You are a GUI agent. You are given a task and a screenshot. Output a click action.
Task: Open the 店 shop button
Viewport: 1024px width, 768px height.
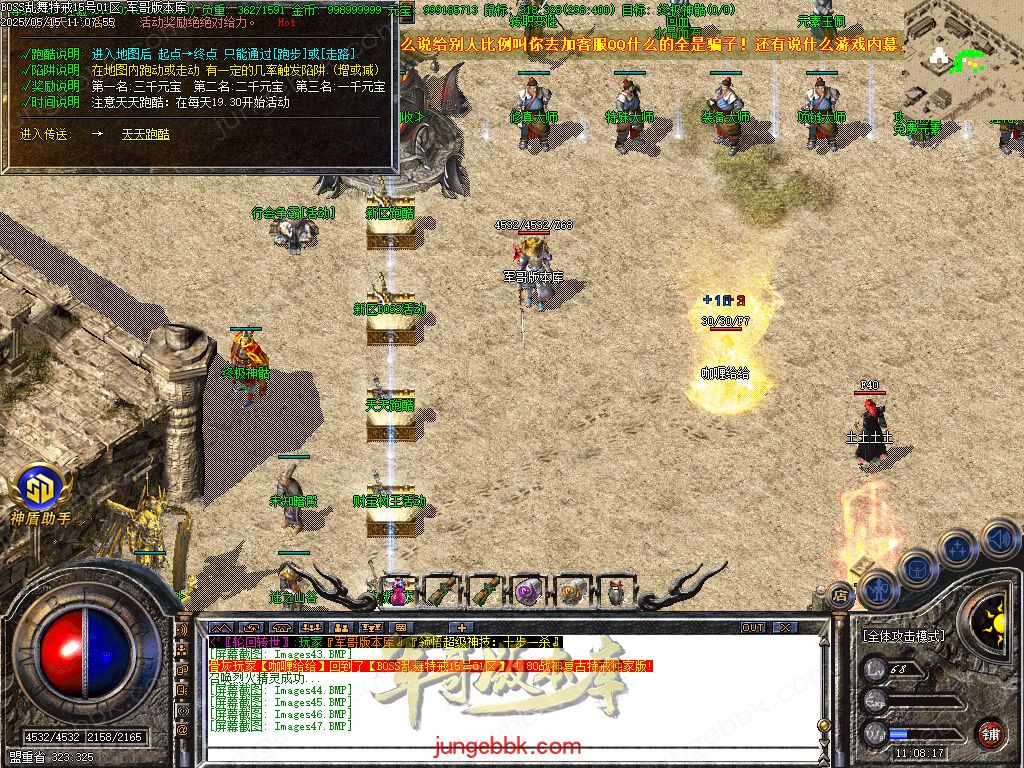coord(840,594)
